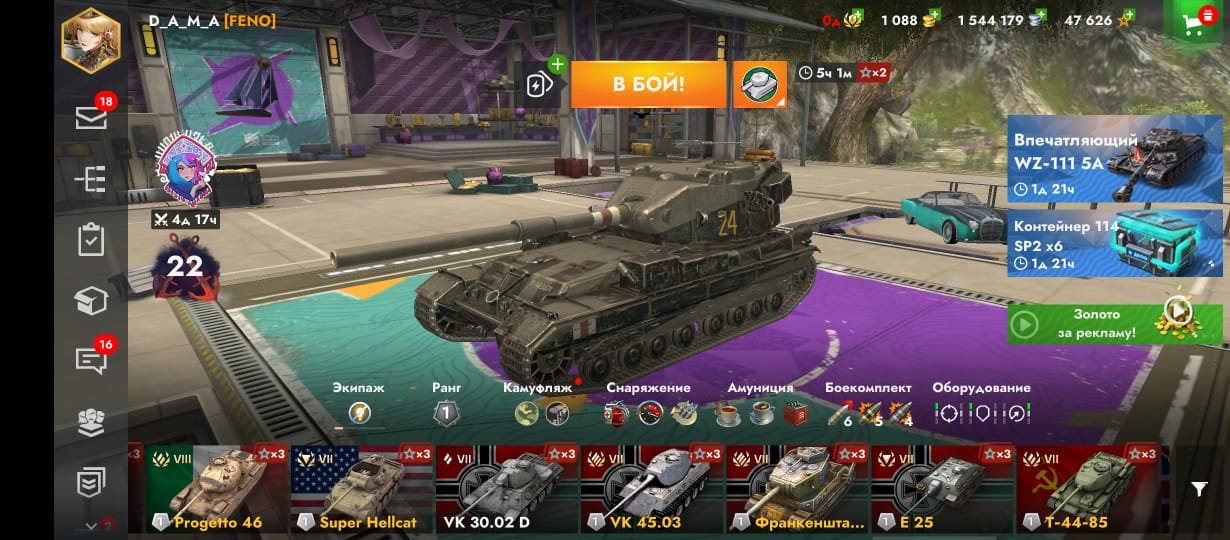Open the mail inbox with 18 notifications
1230x540 pixels.
pos(91,117)
